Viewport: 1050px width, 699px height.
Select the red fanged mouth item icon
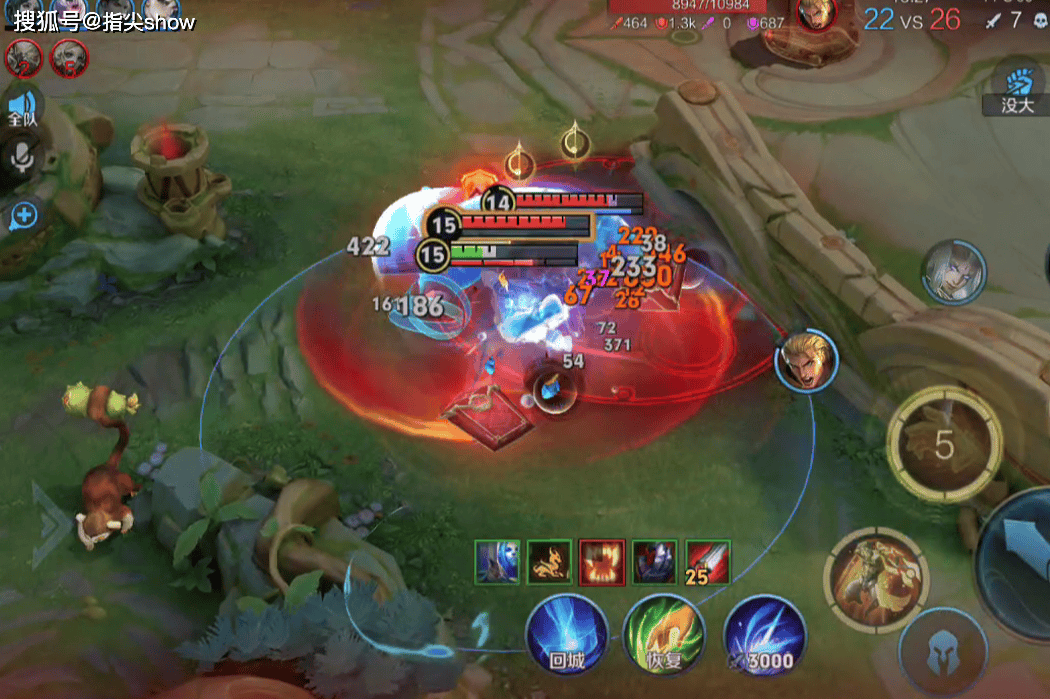(602, 561)
